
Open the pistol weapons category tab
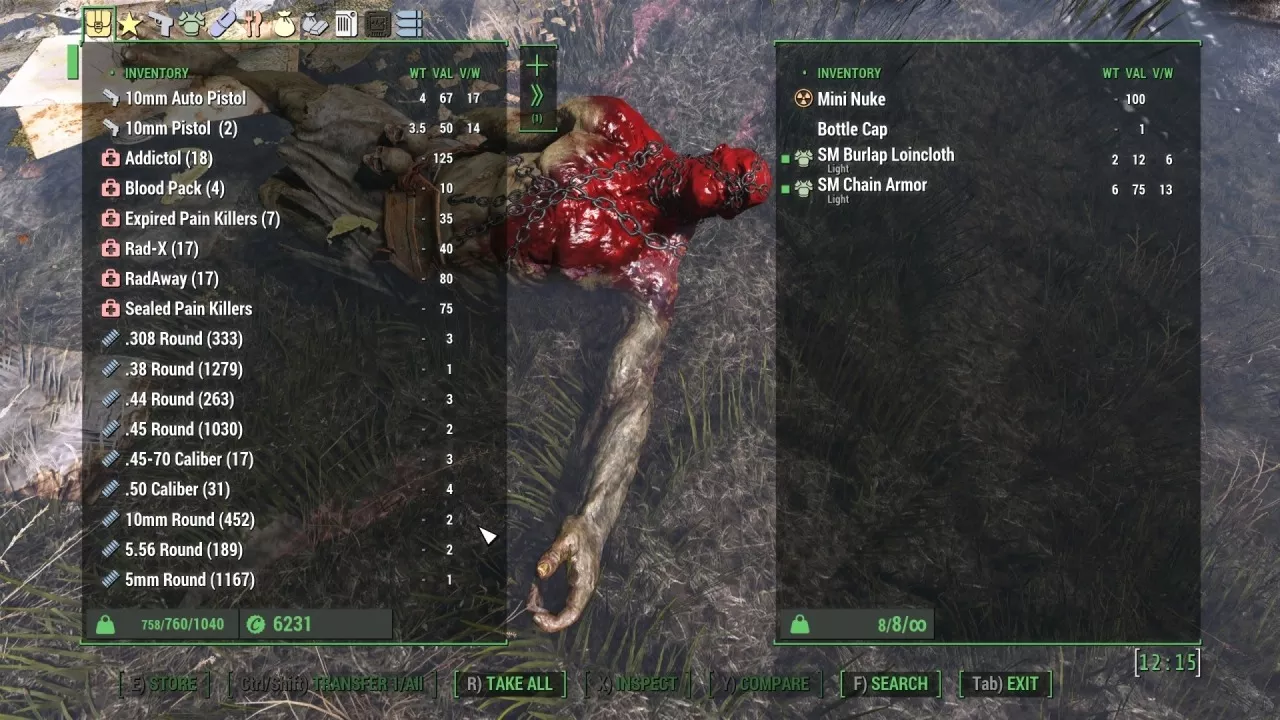point(160,25)
